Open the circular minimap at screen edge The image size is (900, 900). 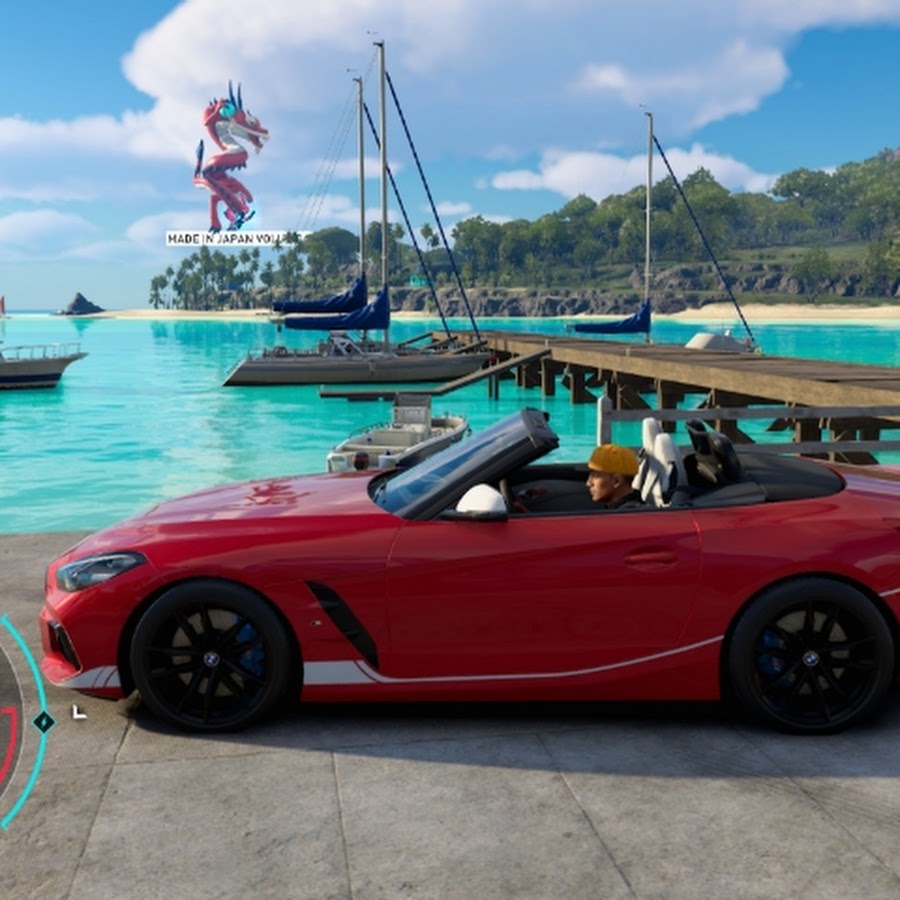click(10, 722)
